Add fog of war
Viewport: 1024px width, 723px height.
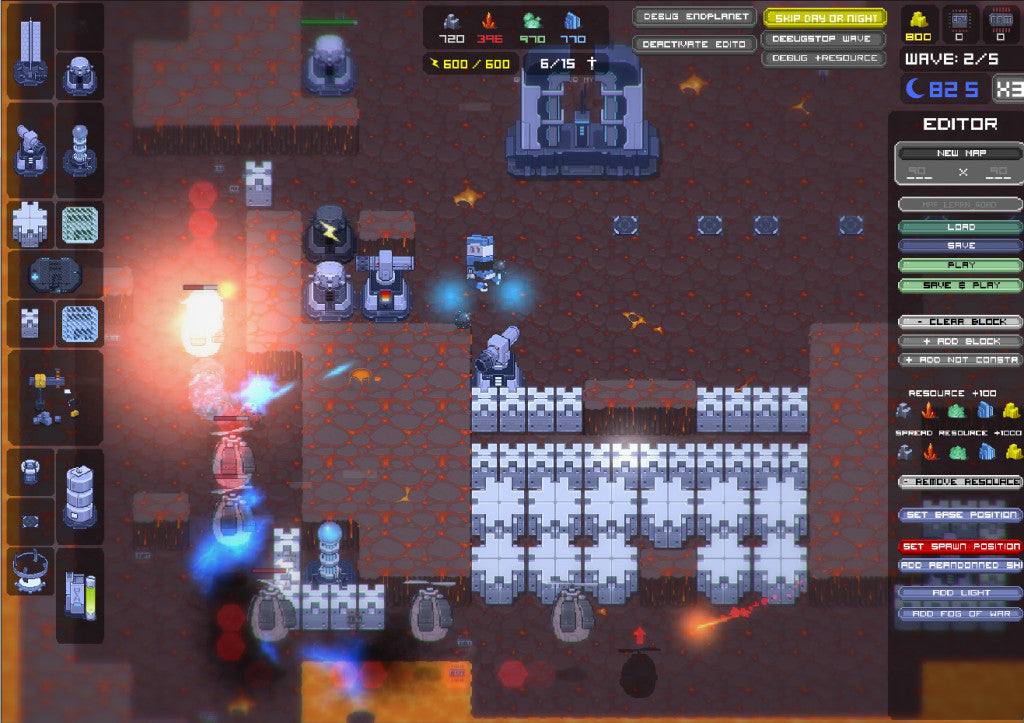(x=959, y=613)
